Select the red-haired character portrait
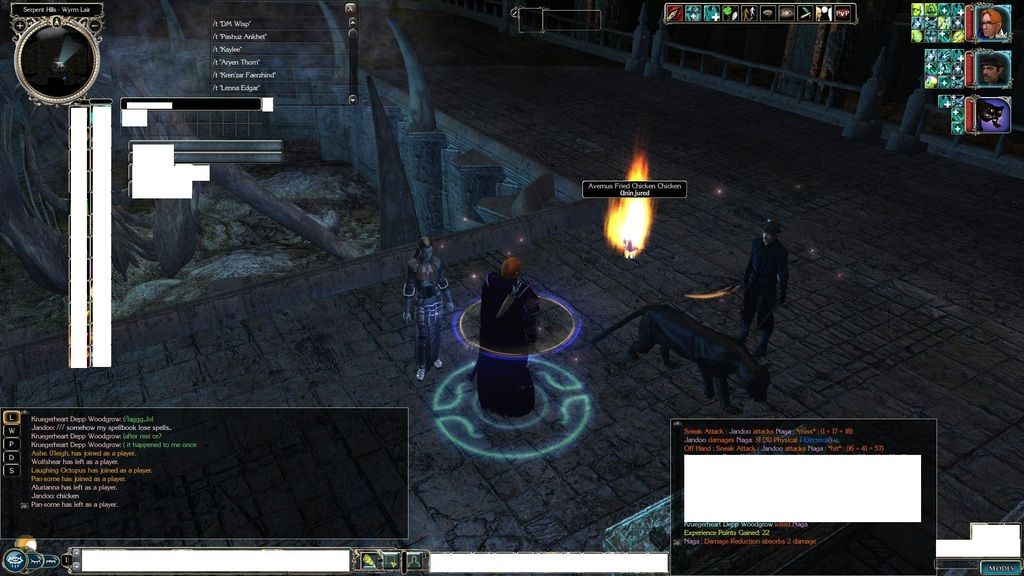1024x576 pixels. pos(991,23)
